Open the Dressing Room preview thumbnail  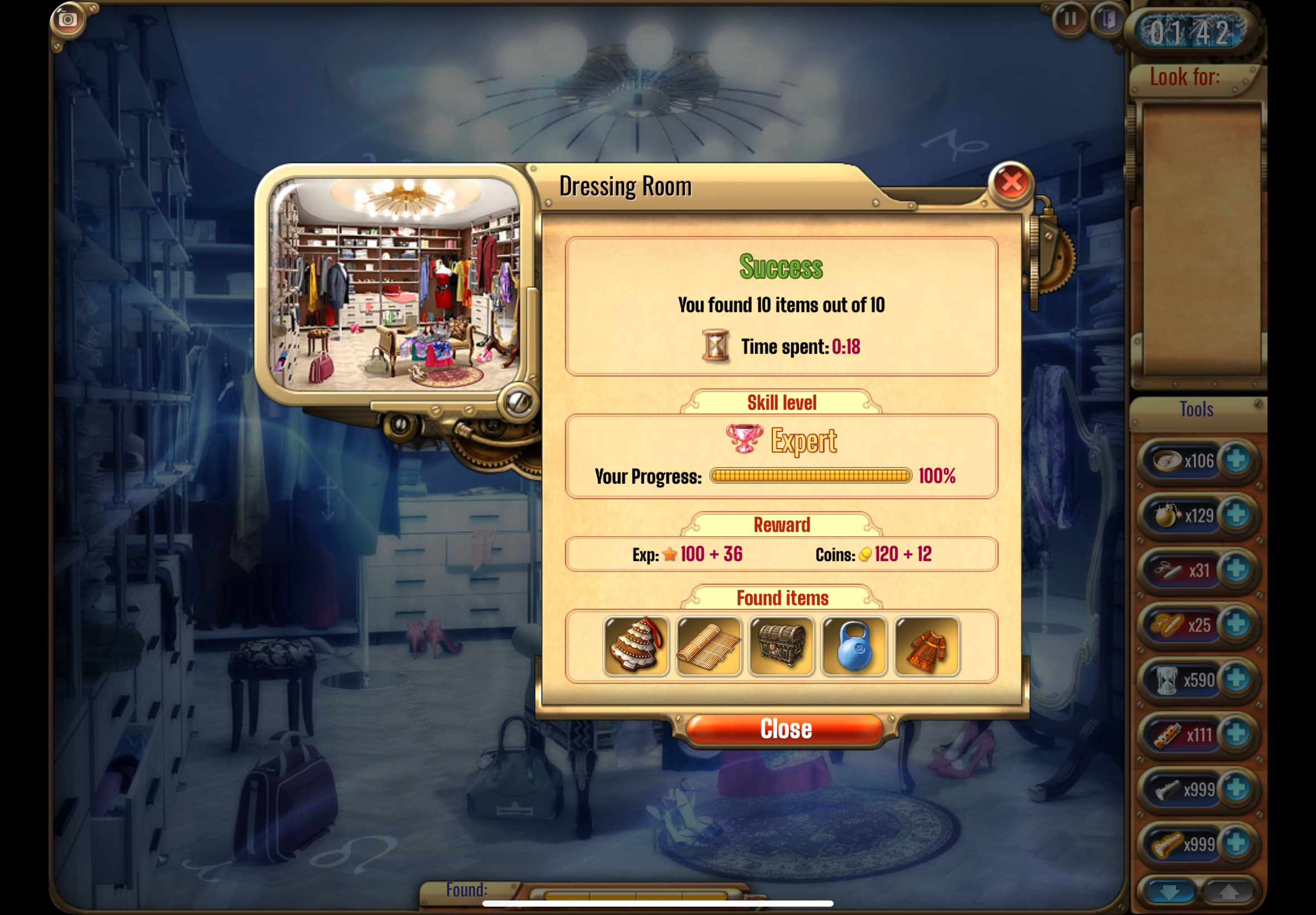pos(395,284)
